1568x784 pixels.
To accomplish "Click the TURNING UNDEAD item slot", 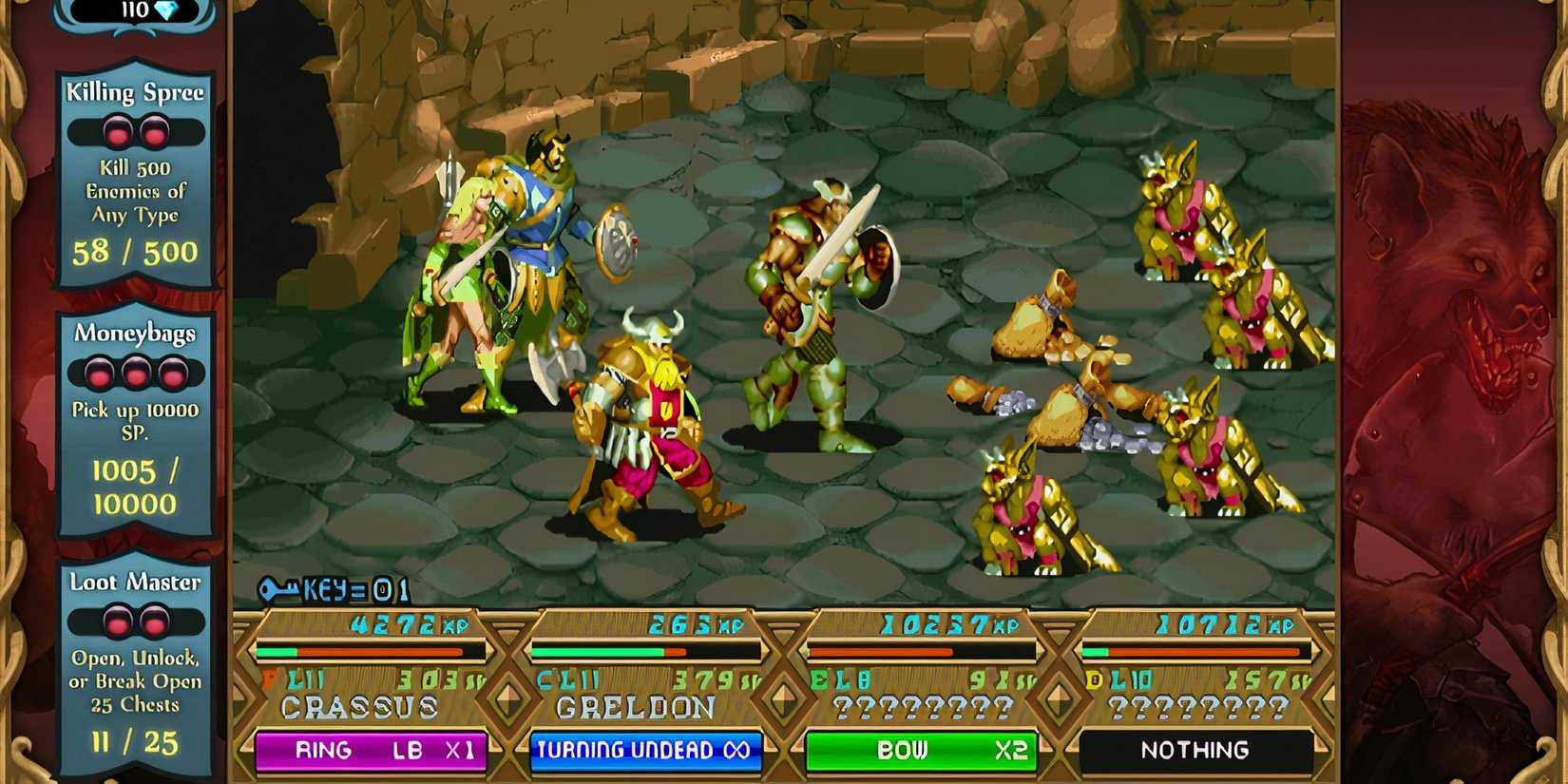I will coord(646,750).
